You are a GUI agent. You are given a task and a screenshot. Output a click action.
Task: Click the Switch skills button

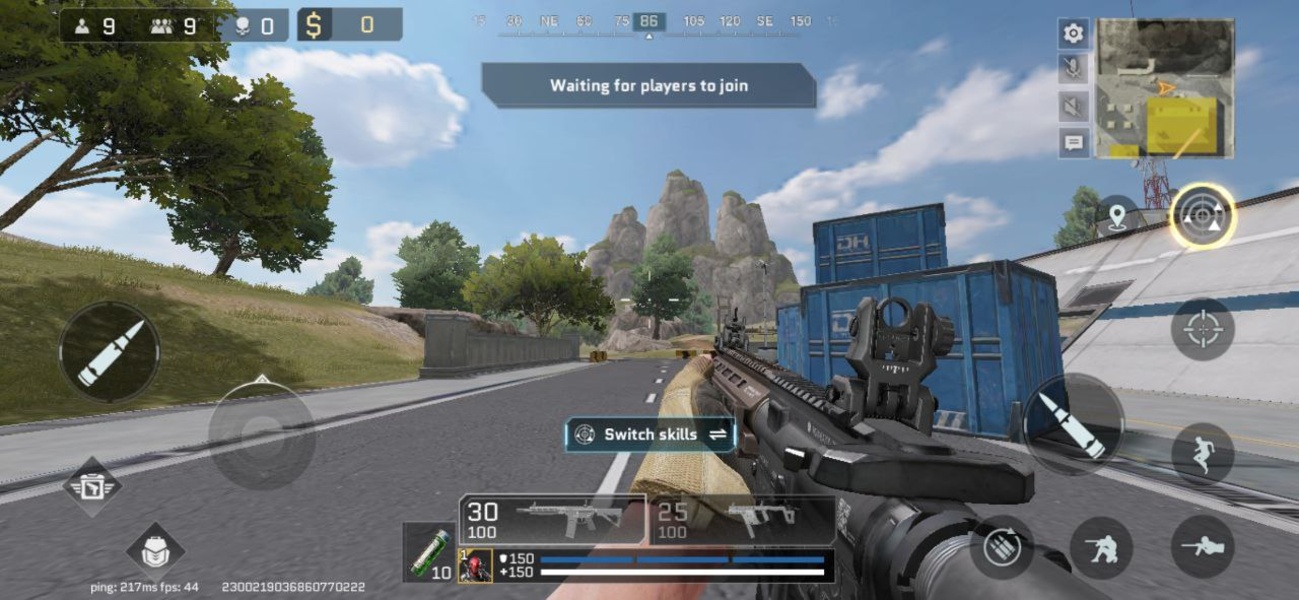click(x=650, y=434)
